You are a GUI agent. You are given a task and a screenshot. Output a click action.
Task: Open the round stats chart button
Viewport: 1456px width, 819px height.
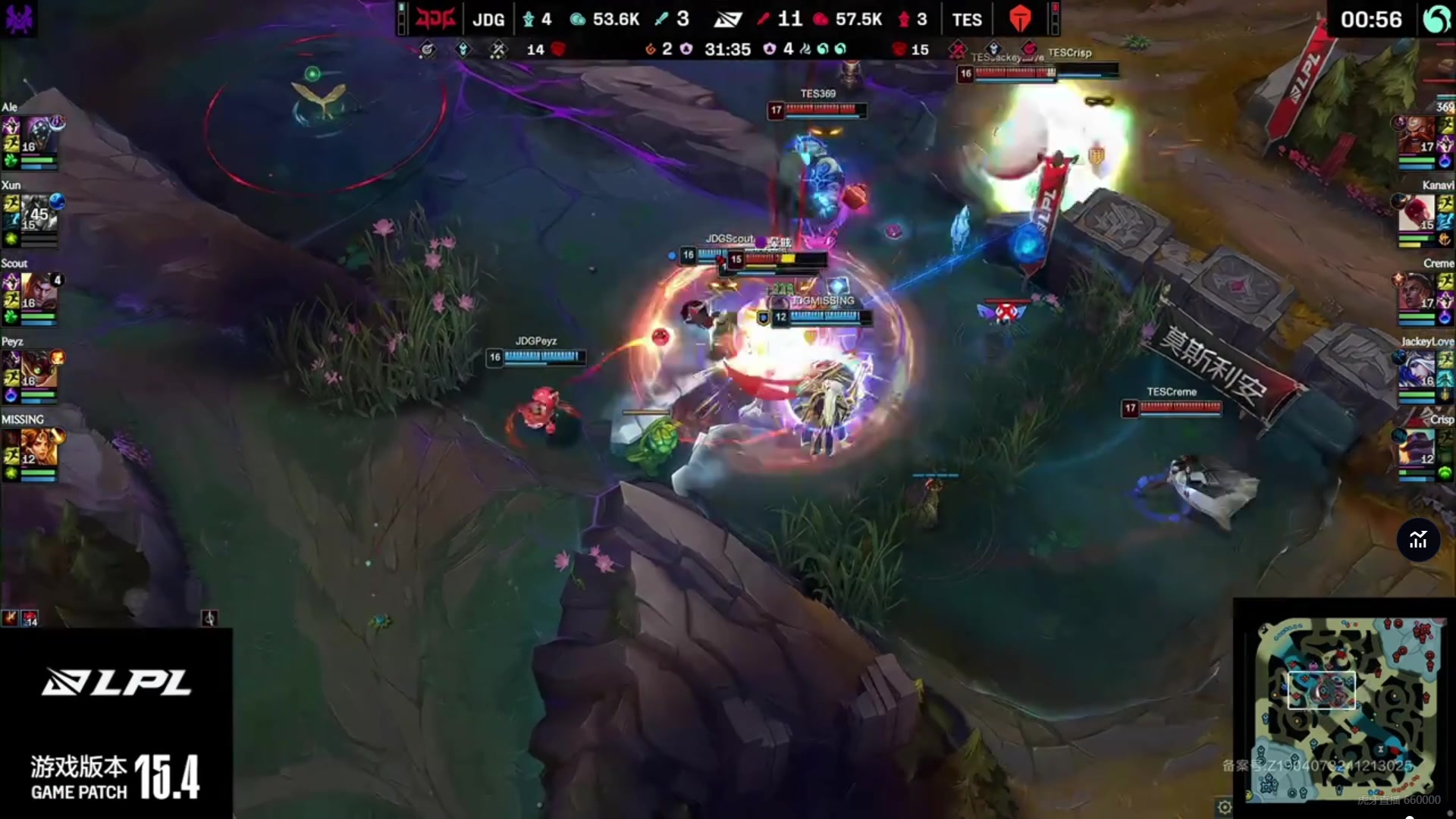(x=1418, y=540)
